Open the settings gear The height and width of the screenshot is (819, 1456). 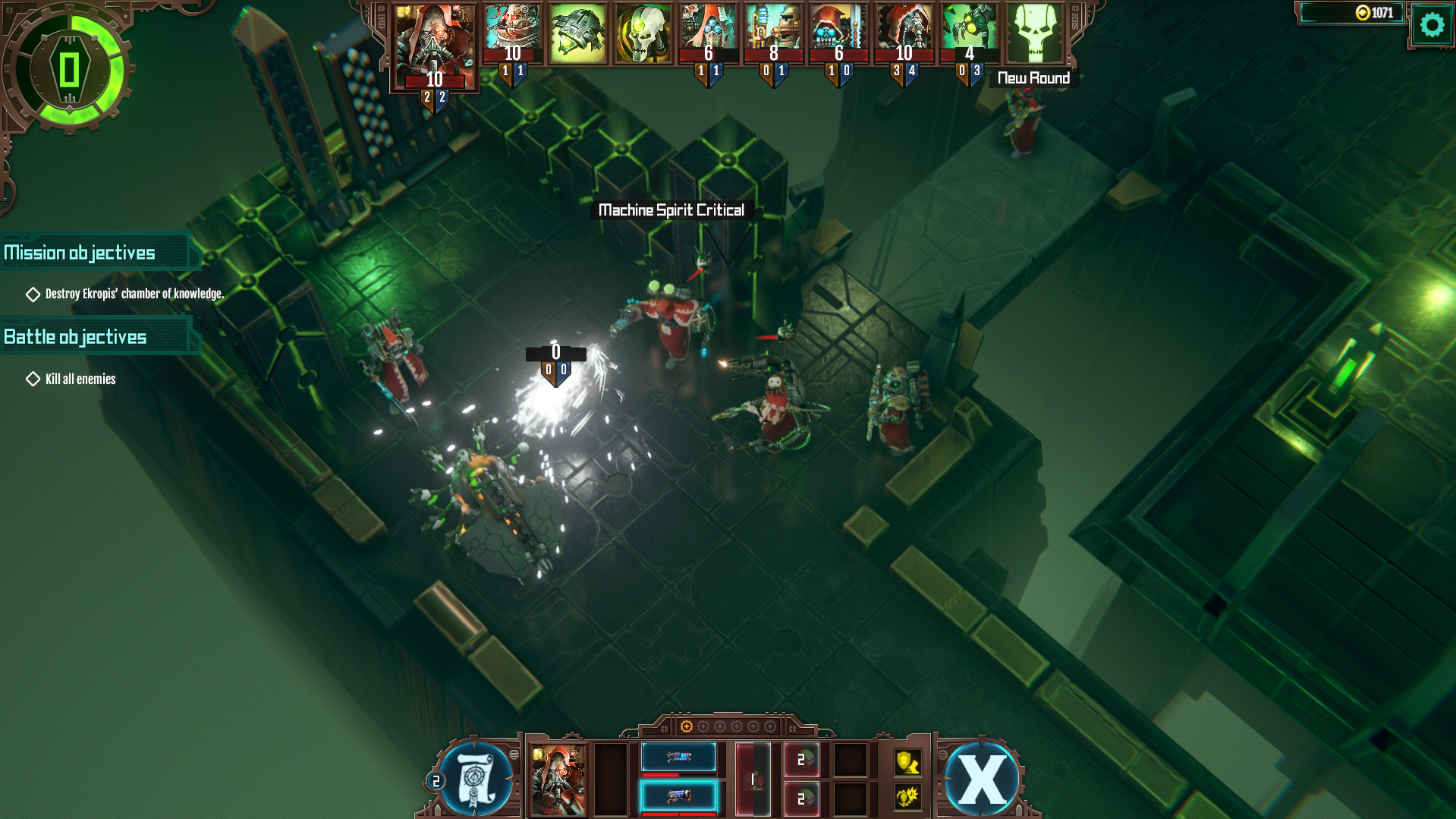tap(1431, 24)
